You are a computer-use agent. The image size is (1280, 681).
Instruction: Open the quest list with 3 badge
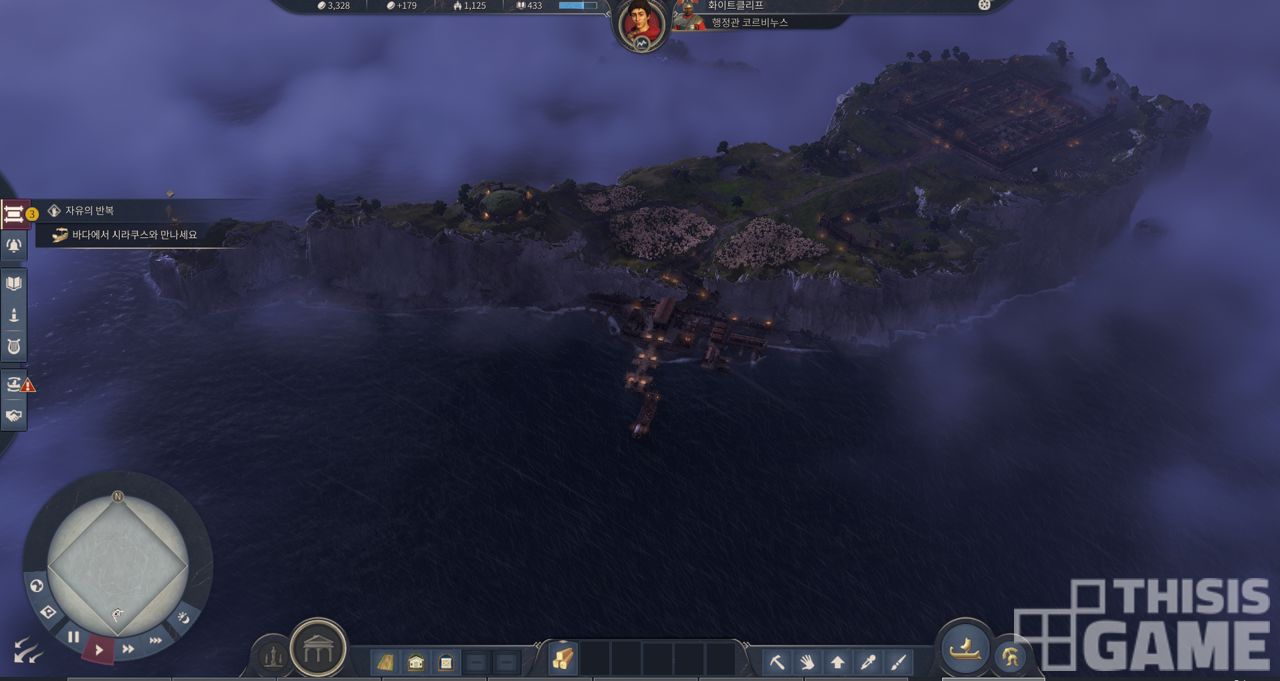[15, 213]
